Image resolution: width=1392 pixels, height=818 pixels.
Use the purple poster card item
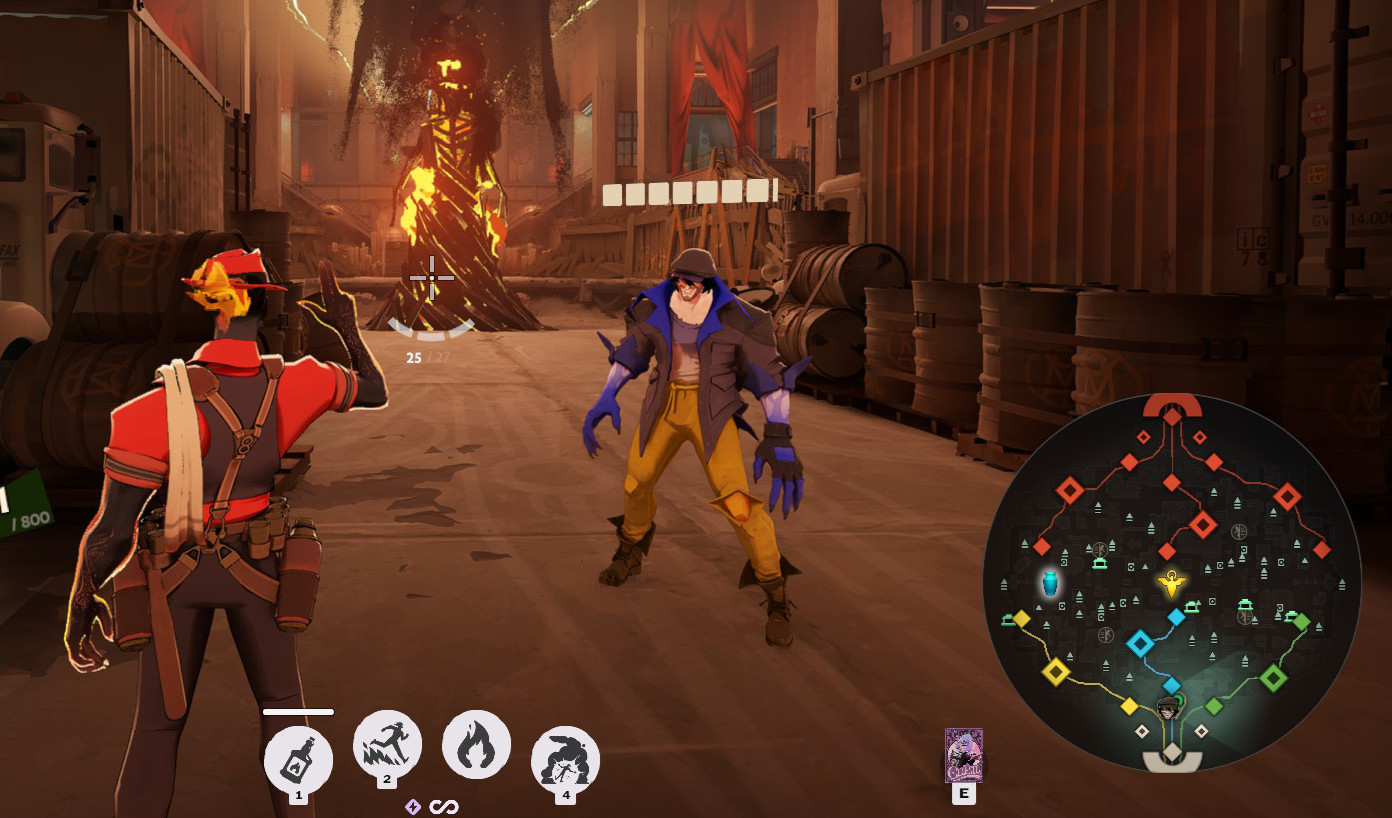point(964,755)
